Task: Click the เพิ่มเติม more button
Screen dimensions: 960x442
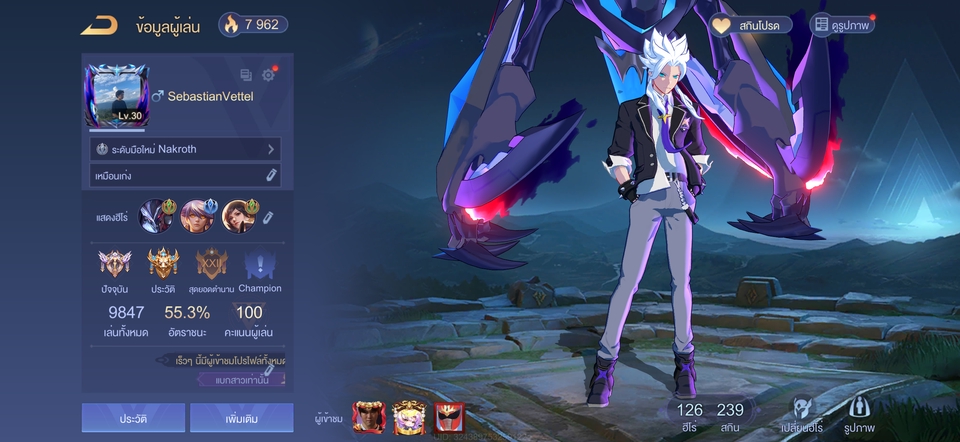Action: pyautogui.click(x=241, y=417)
